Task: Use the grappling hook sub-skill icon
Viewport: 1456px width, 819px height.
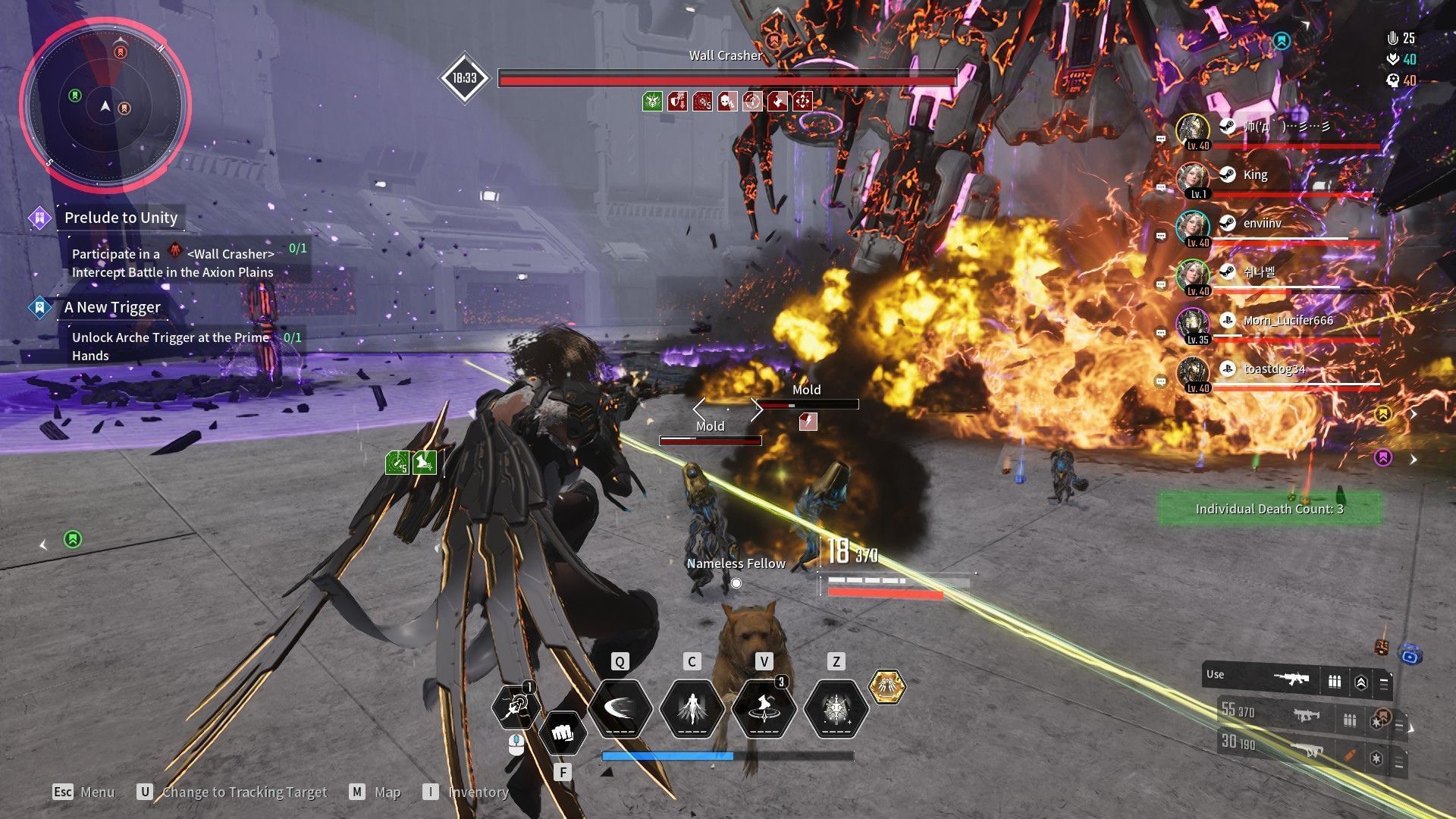Action: pyautogui.click(x=516, y=707)
